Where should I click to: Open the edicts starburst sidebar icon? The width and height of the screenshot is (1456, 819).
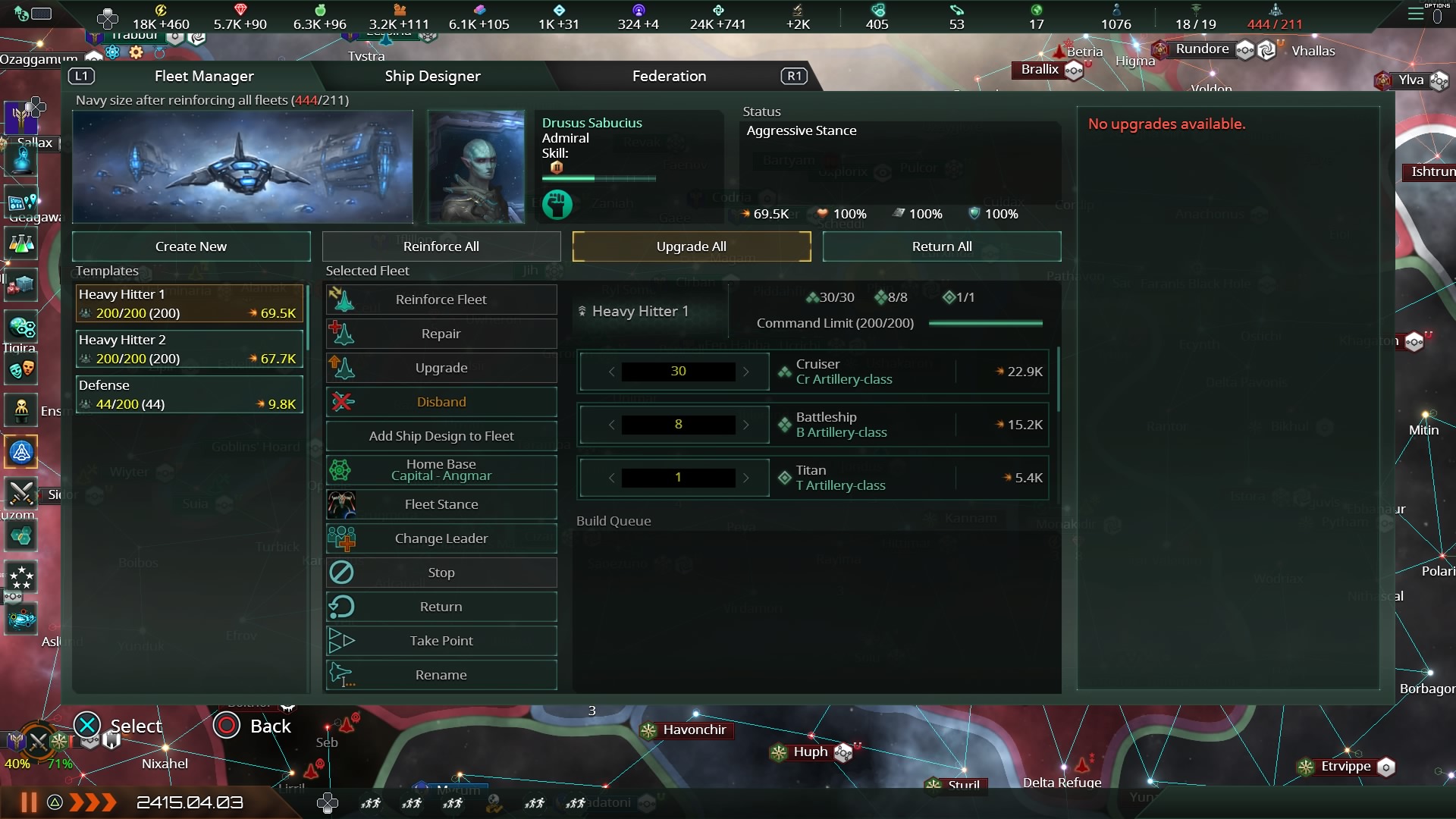[21, 578]
